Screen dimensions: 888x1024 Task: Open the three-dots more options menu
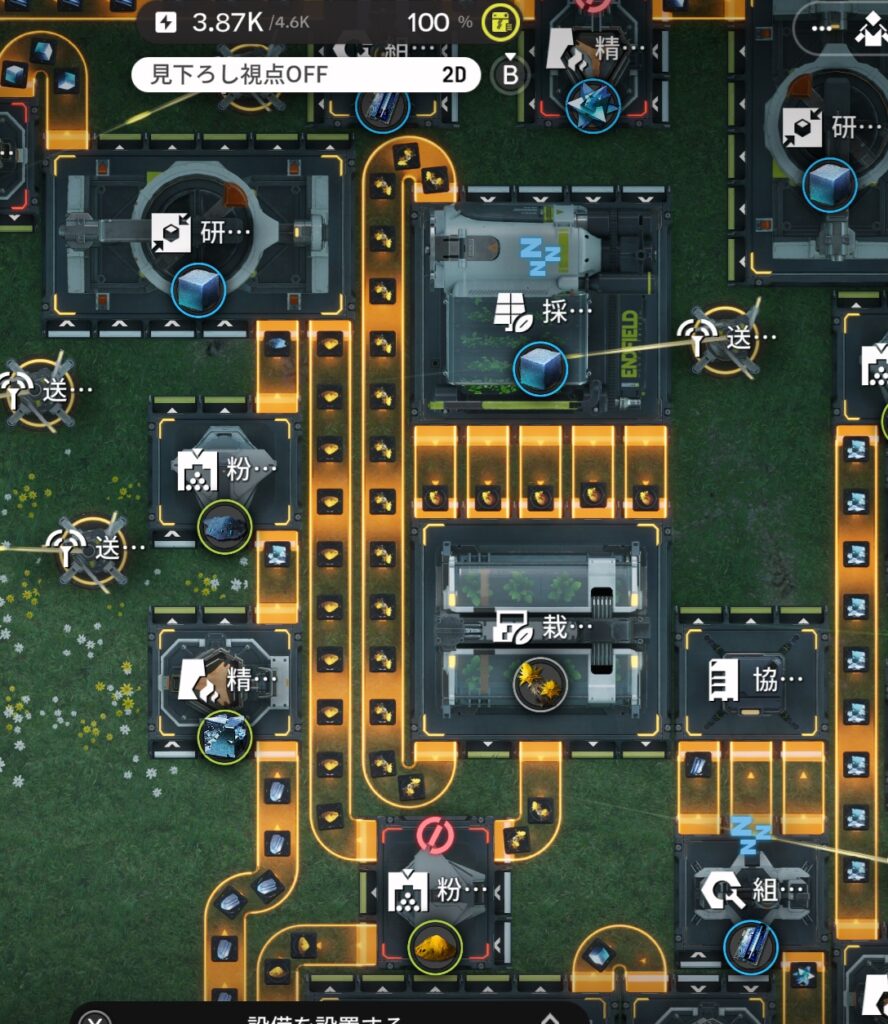[825, 28]
